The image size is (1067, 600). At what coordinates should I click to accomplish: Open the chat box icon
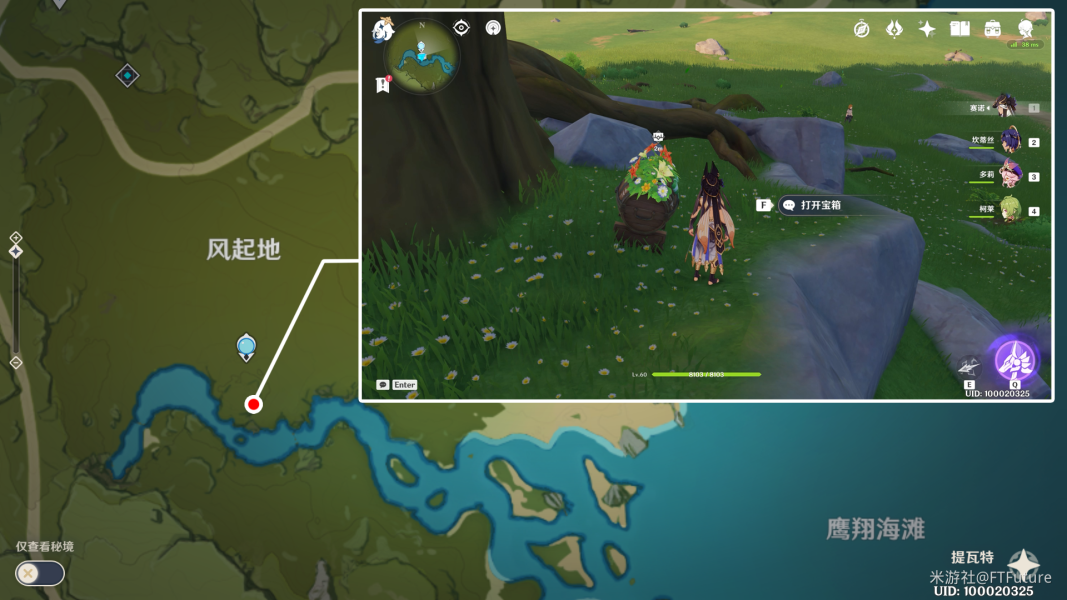[383, 385]
